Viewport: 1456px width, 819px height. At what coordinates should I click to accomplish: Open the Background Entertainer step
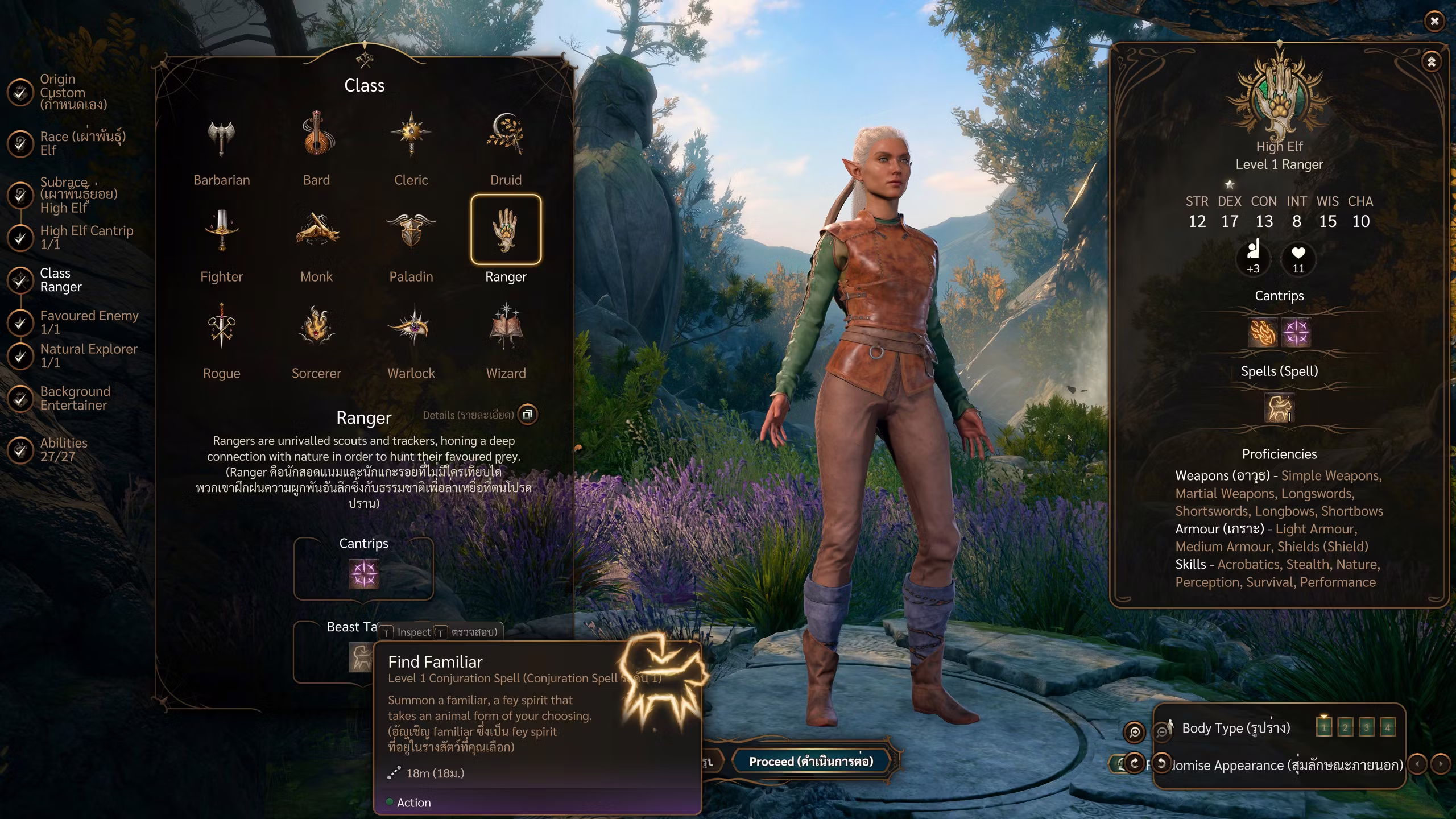coord(75,398)
